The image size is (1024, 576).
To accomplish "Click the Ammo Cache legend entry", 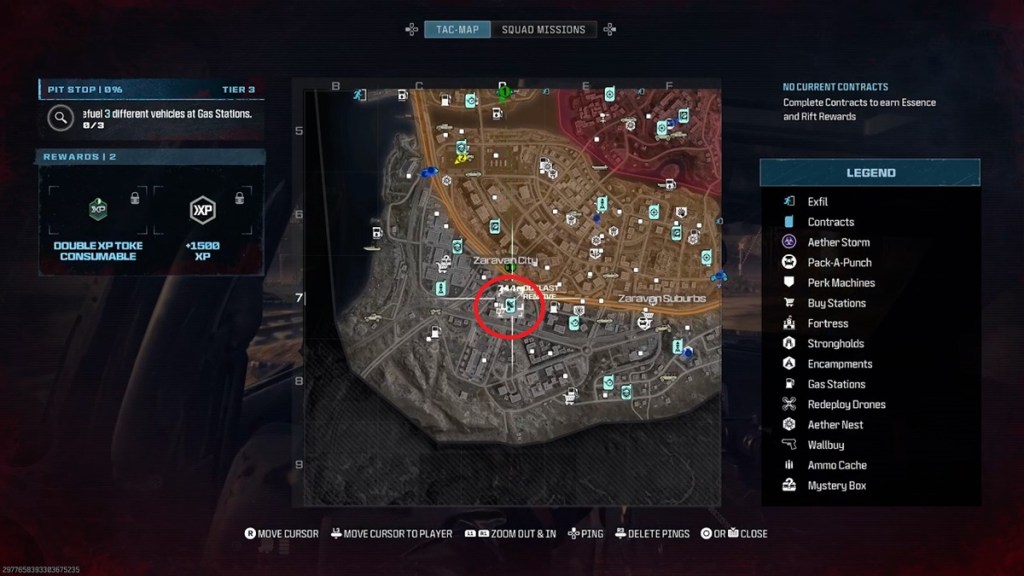I will pyautogui.click(x=835, y=465).
